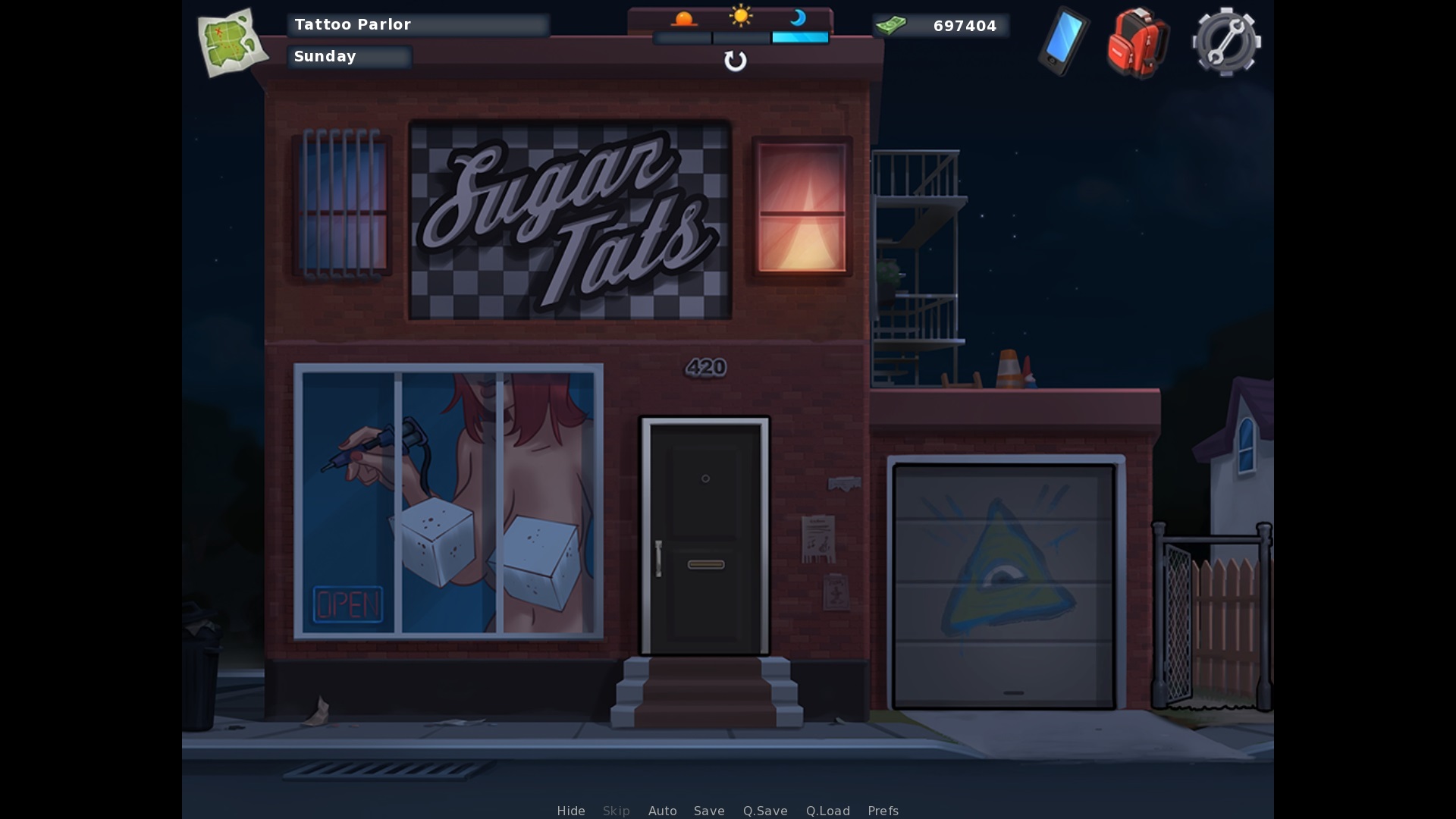Open the gear and wrench settings
1456x819 pixels.
pyautogui.click(x=1226, y=42)
